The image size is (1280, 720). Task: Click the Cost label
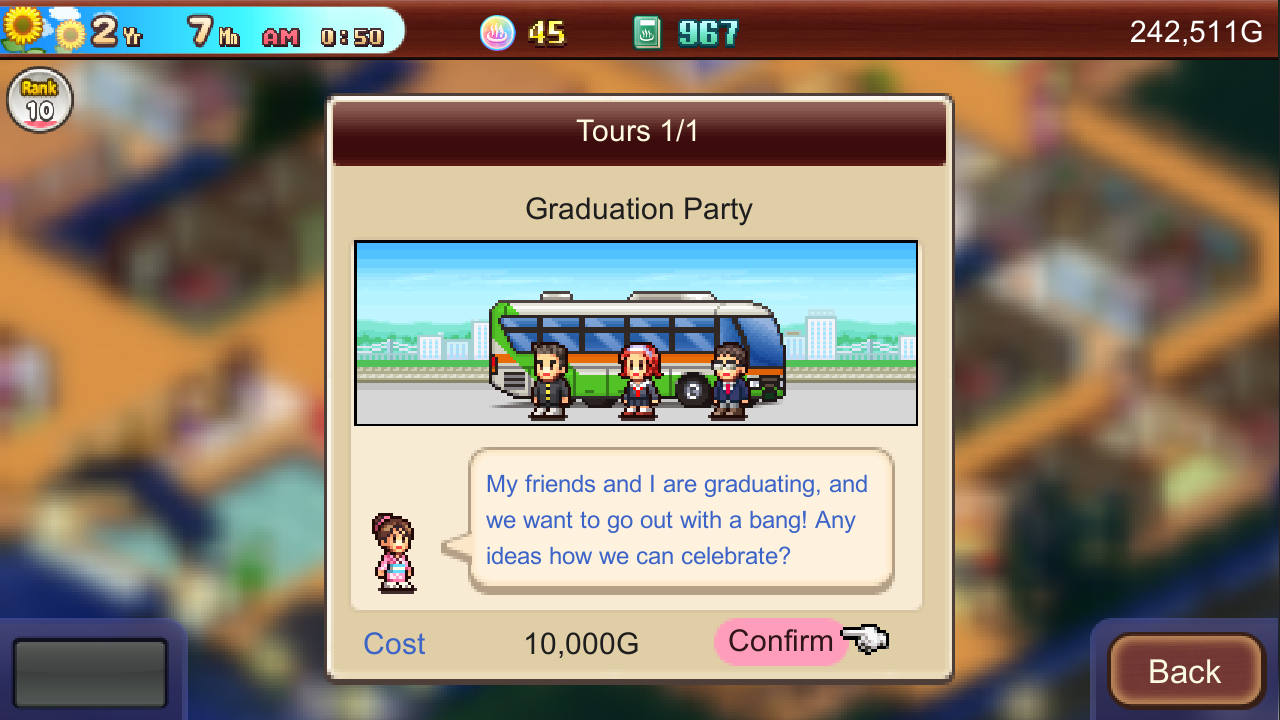393,643
